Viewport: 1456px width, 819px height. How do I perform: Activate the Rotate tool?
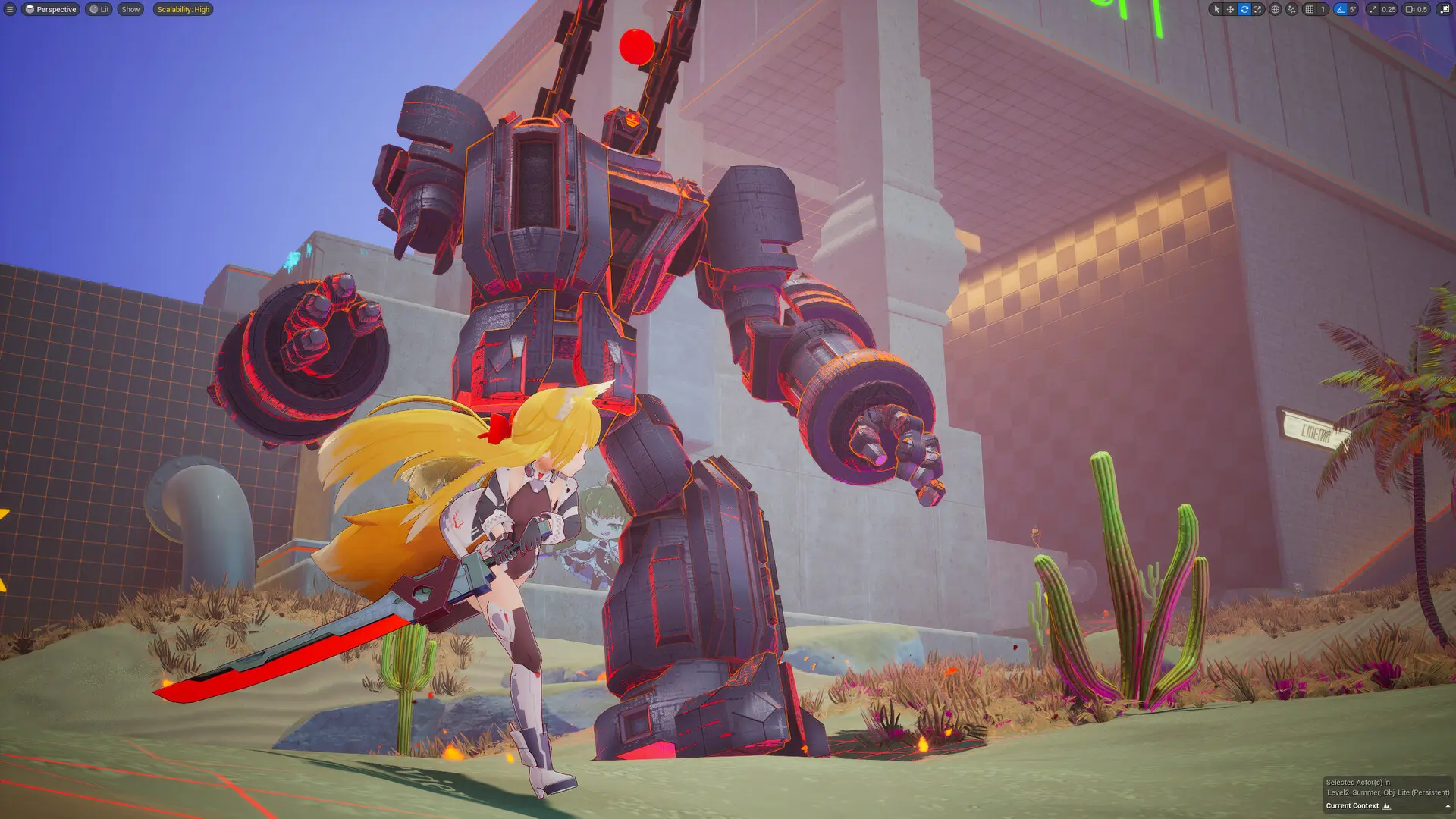pos(1244,9)
